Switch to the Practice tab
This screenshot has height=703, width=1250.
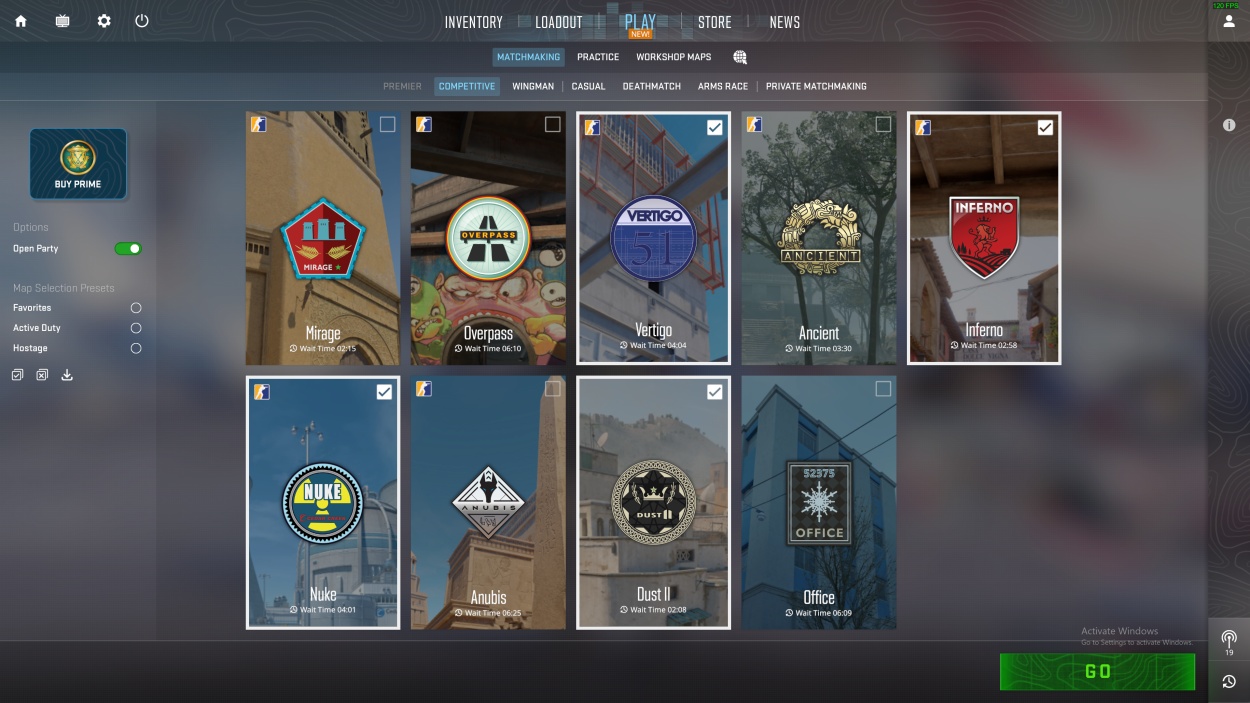point(598,57)
